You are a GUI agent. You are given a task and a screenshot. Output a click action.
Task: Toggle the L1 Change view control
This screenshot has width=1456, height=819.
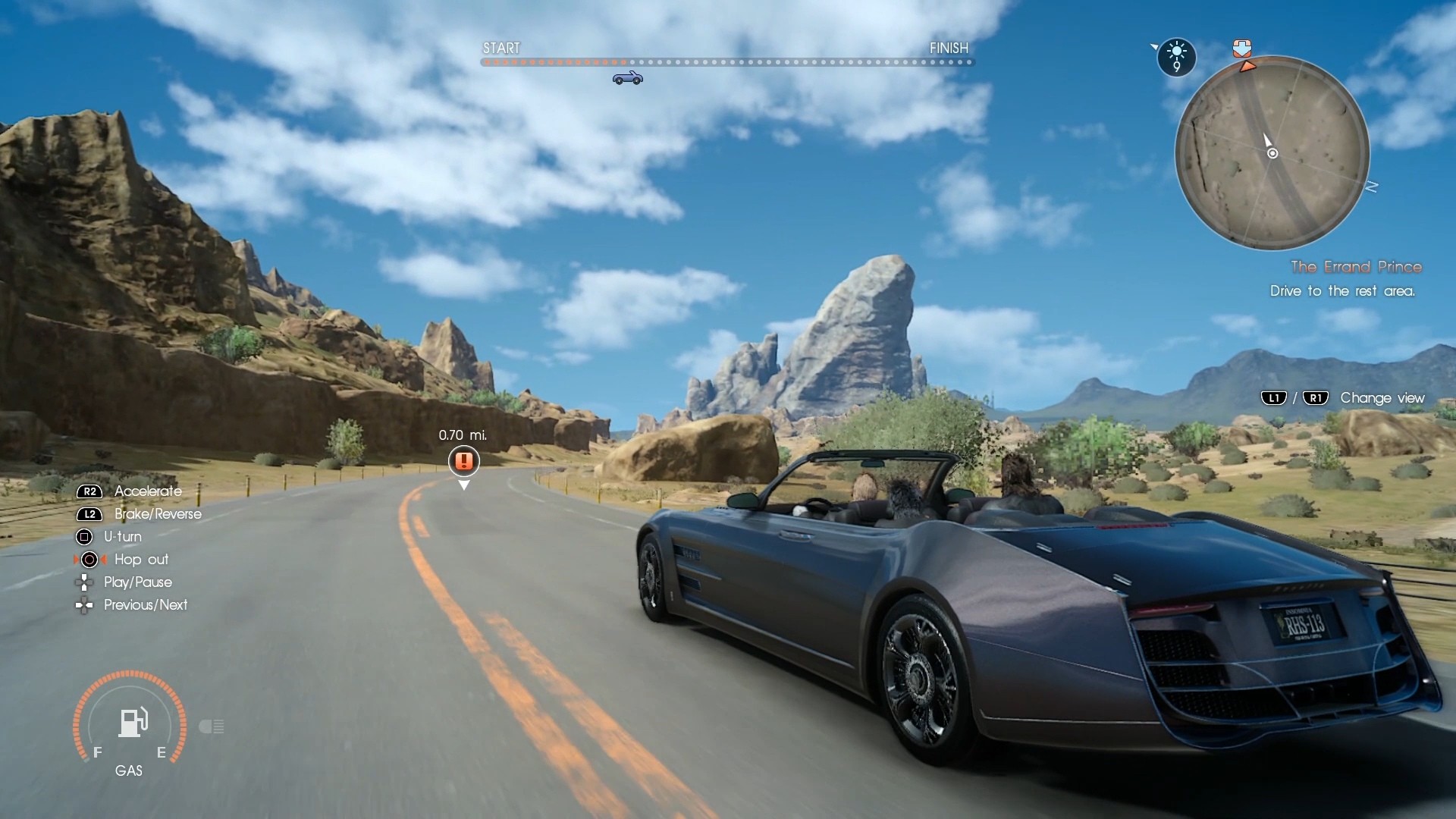1272,397
